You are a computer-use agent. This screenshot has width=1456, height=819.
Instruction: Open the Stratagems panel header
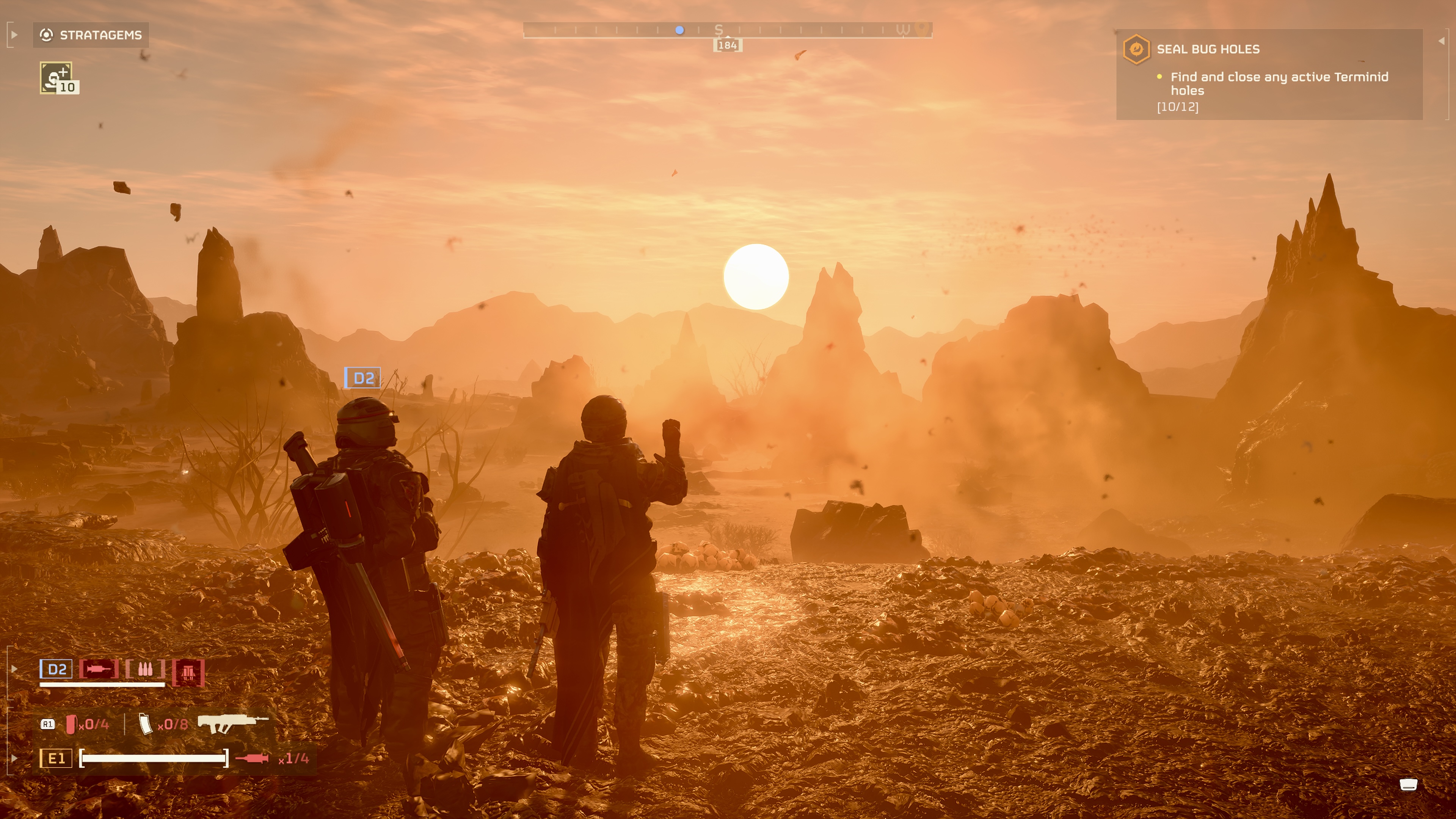click(91, 35)
